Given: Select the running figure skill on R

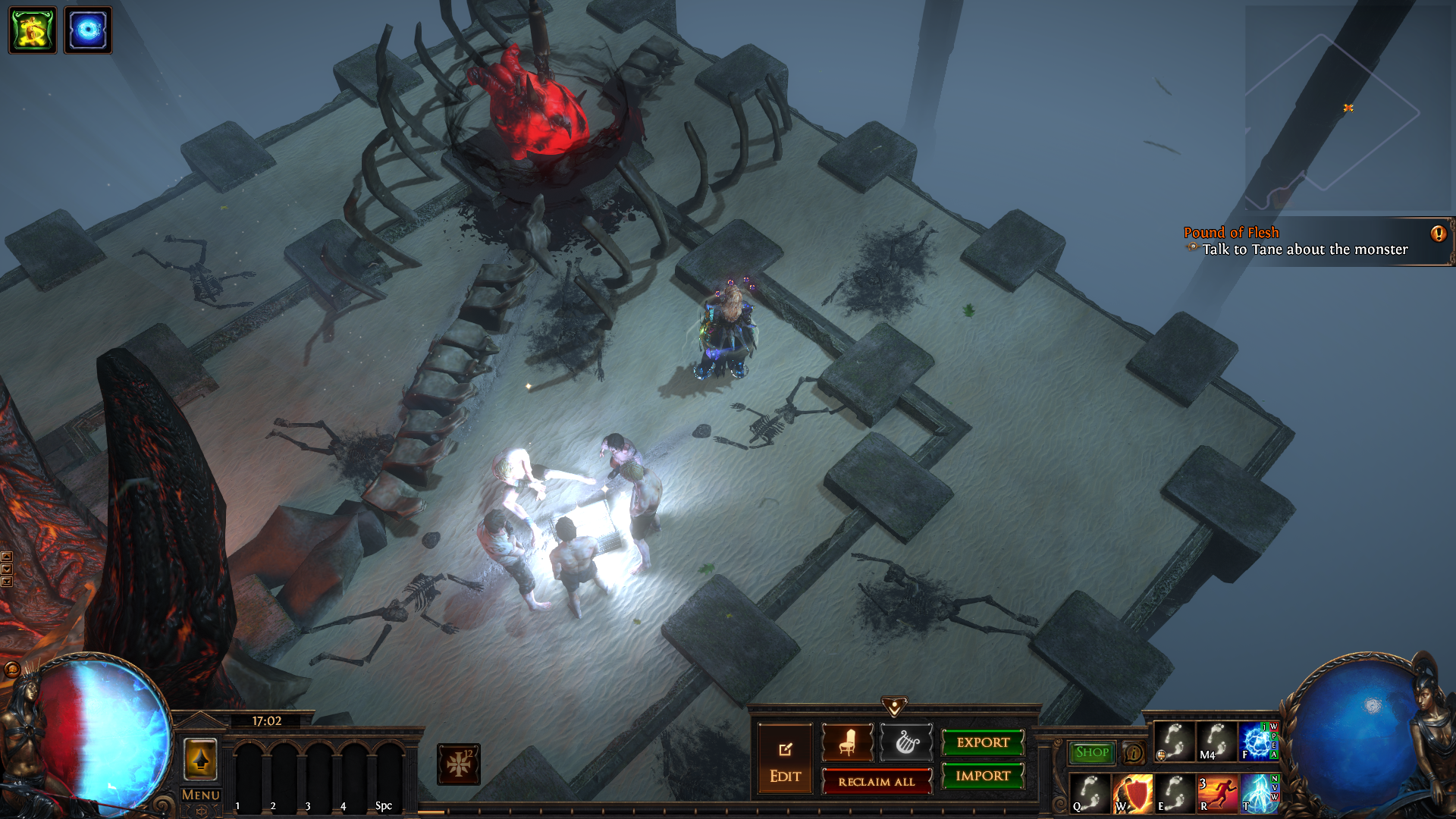Looking at the screenshot, I should pos(1216,794).
